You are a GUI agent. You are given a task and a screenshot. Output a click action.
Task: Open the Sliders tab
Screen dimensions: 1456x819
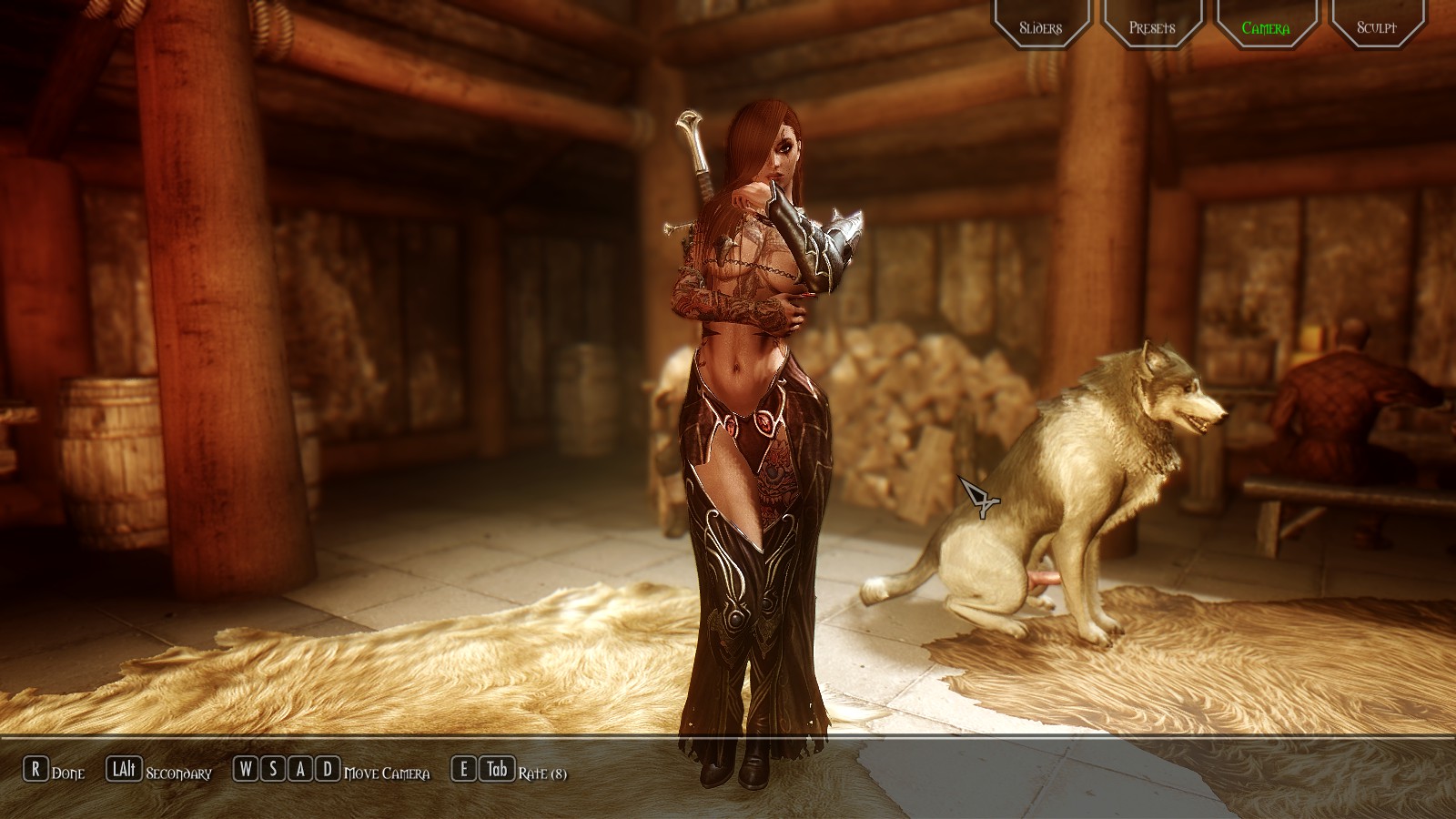[x=1040, y=25]
